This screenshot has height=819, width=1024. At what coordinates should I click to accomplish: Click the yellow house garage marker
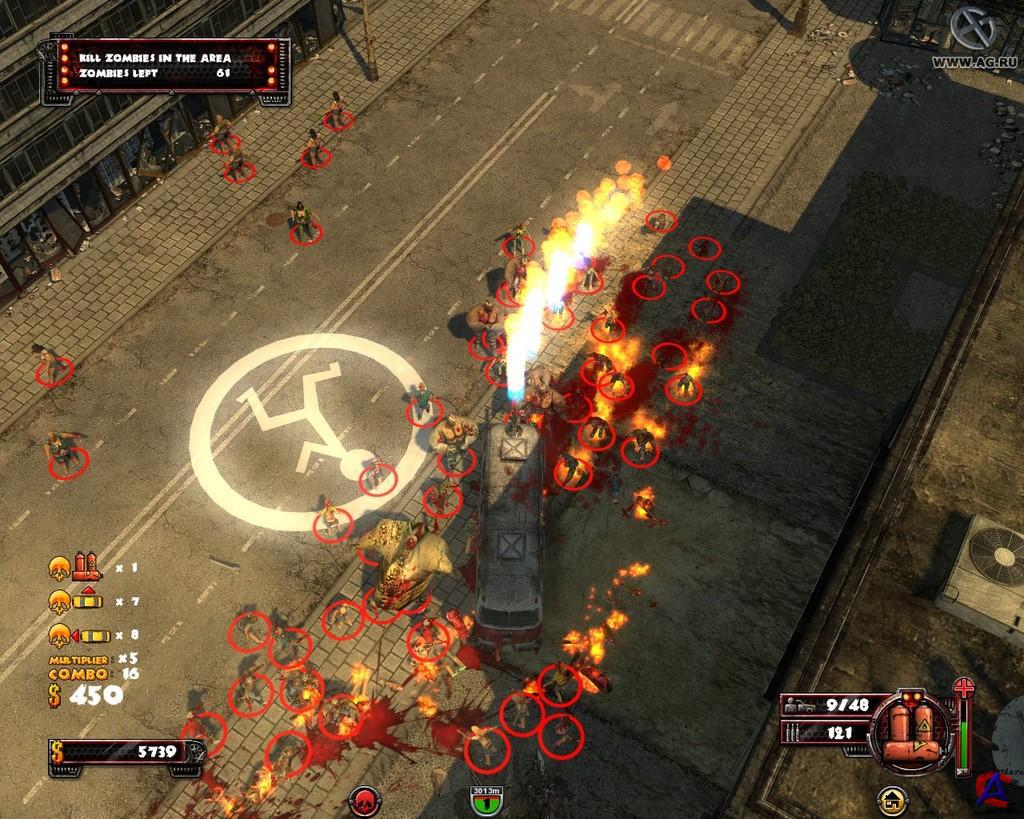[x=892, y=801]
